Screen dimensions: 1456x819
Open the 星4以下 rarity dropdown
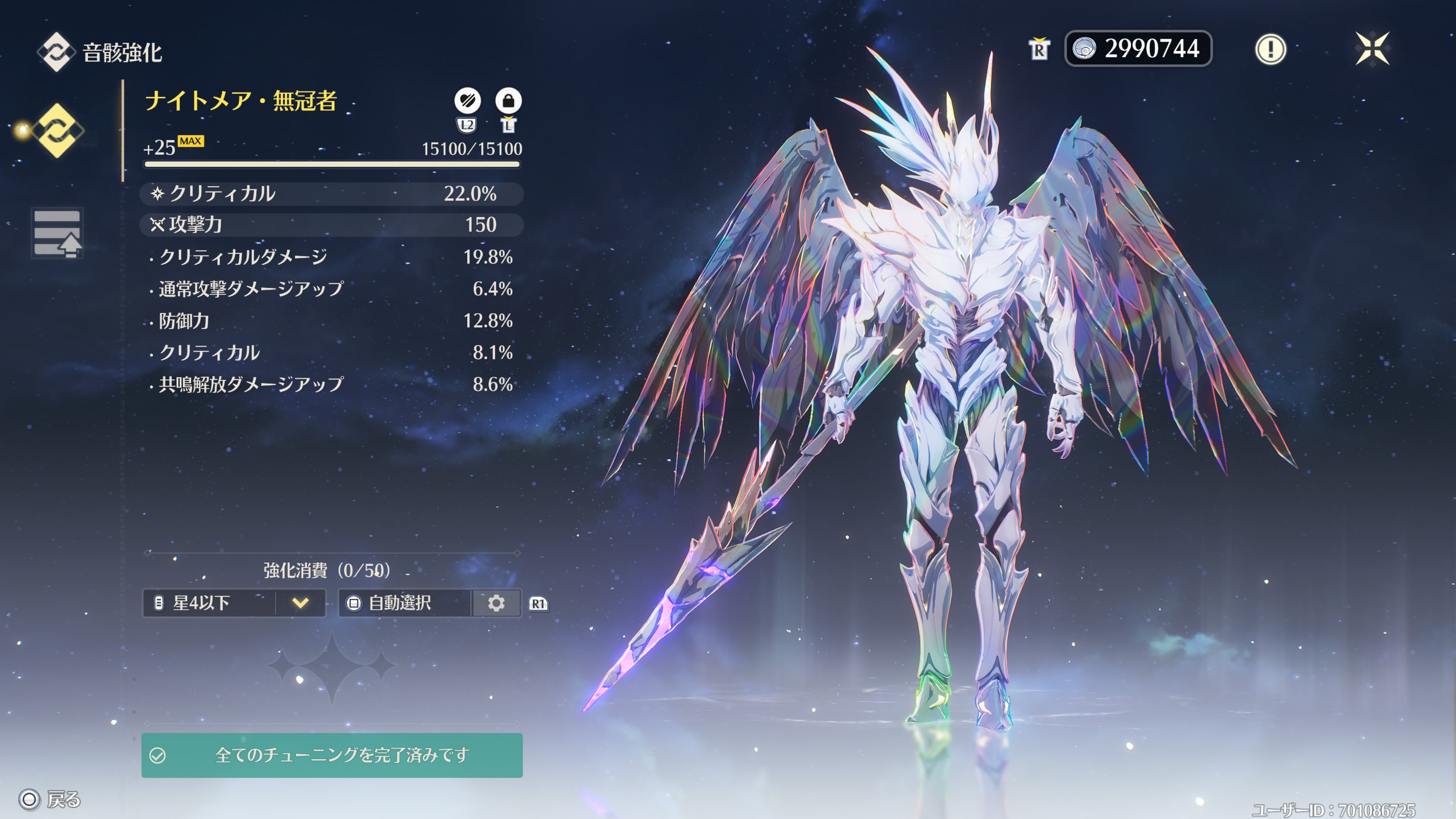point(234,603)
